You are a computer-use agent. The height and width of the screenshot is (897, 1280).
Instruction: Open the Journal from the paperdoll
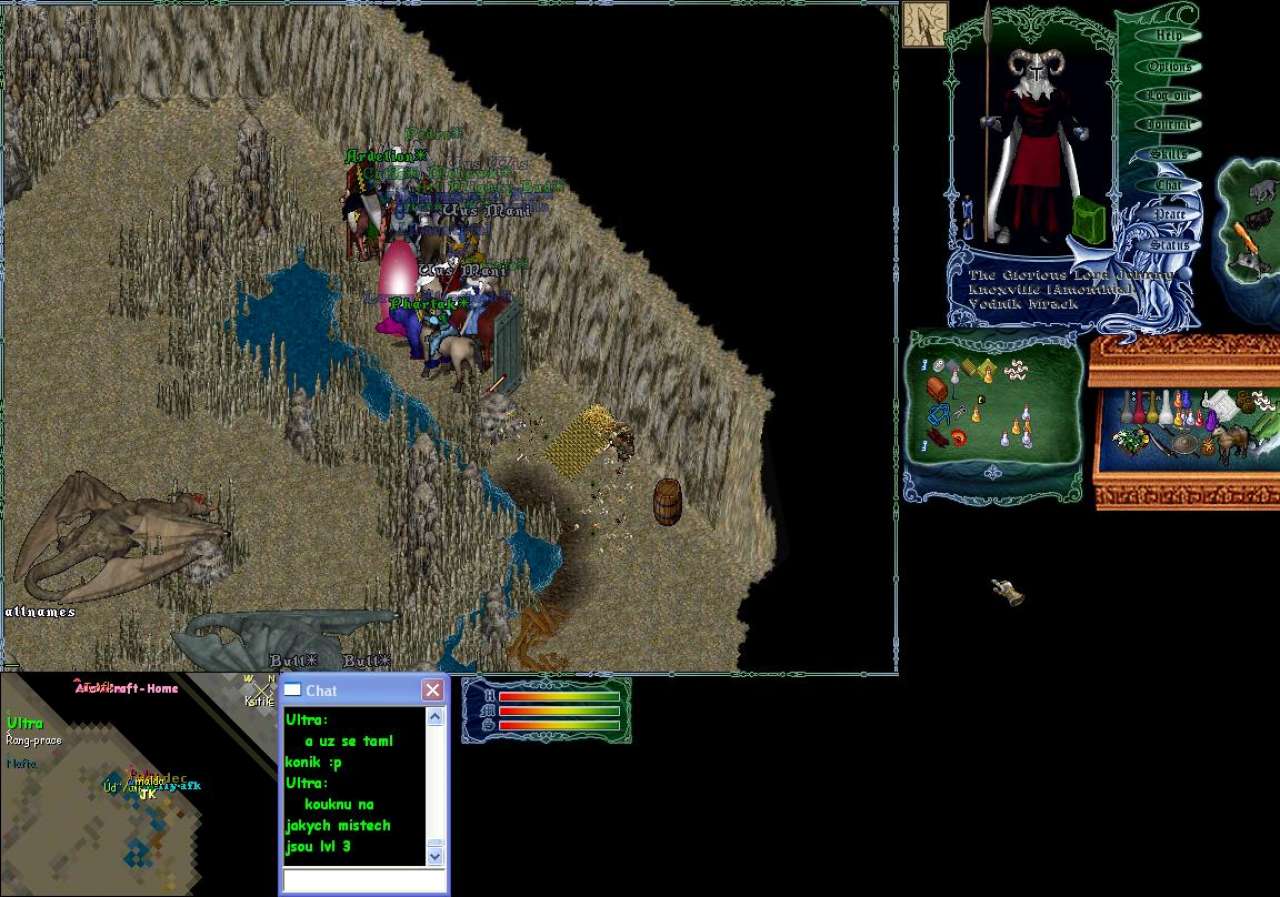(x=1169, y=125)
